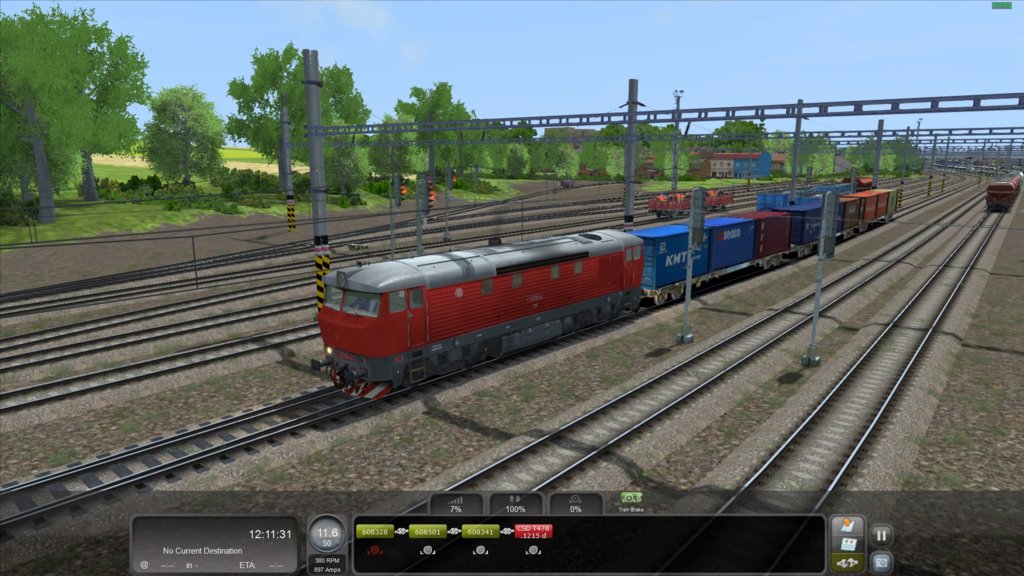Click the throttle panel showing 7%
The height and width of the screenshot is (576, 1024).
tap(456, 504)
